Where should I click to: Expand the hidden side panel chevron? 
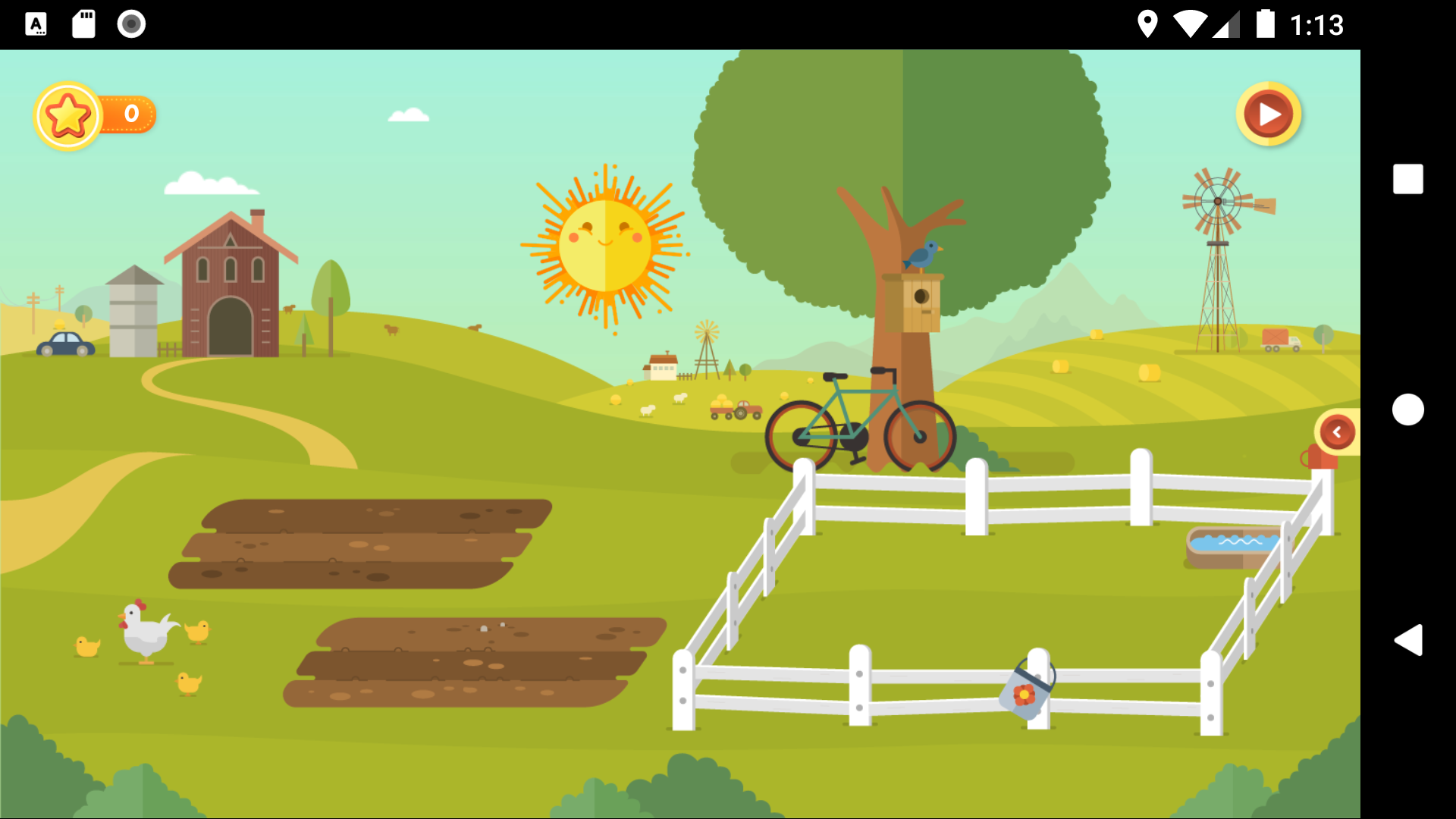coord(1336,431)
